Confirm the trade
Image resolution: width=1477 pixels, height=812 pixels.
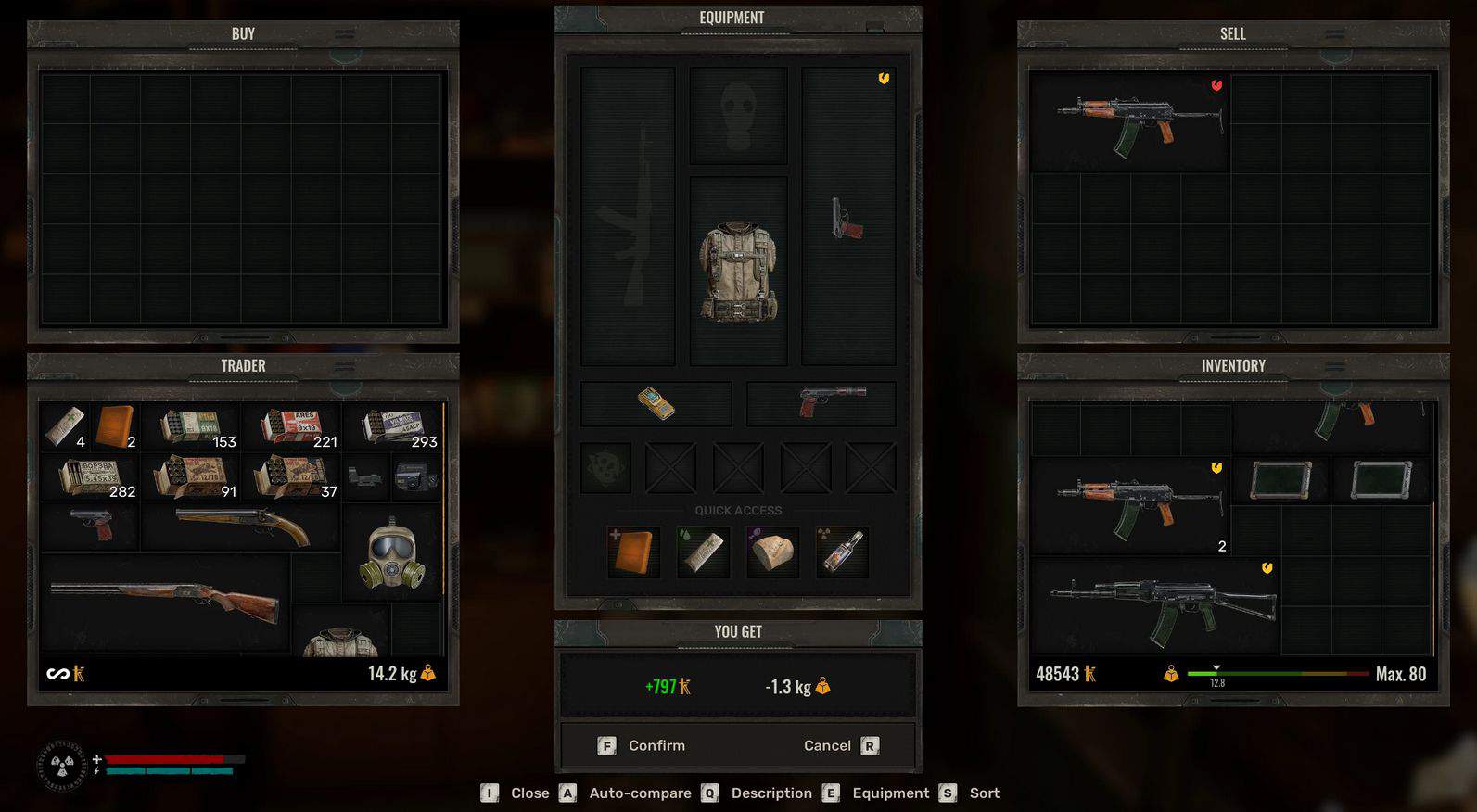coord(643,745)
